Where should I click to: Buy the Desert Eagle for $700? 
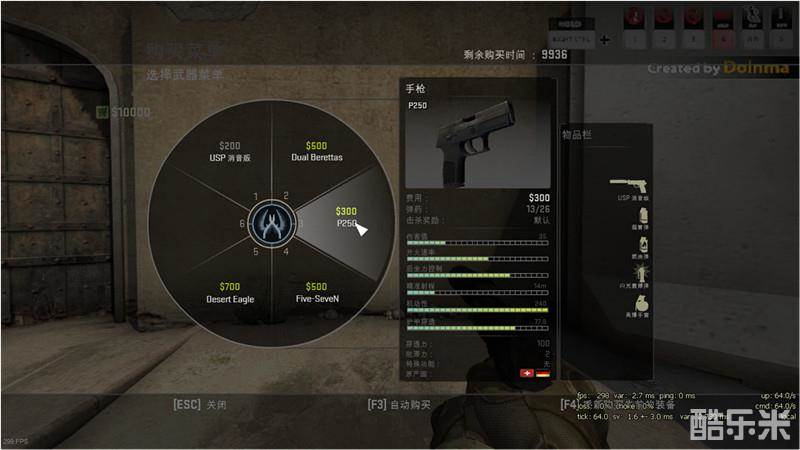[231, 292]
